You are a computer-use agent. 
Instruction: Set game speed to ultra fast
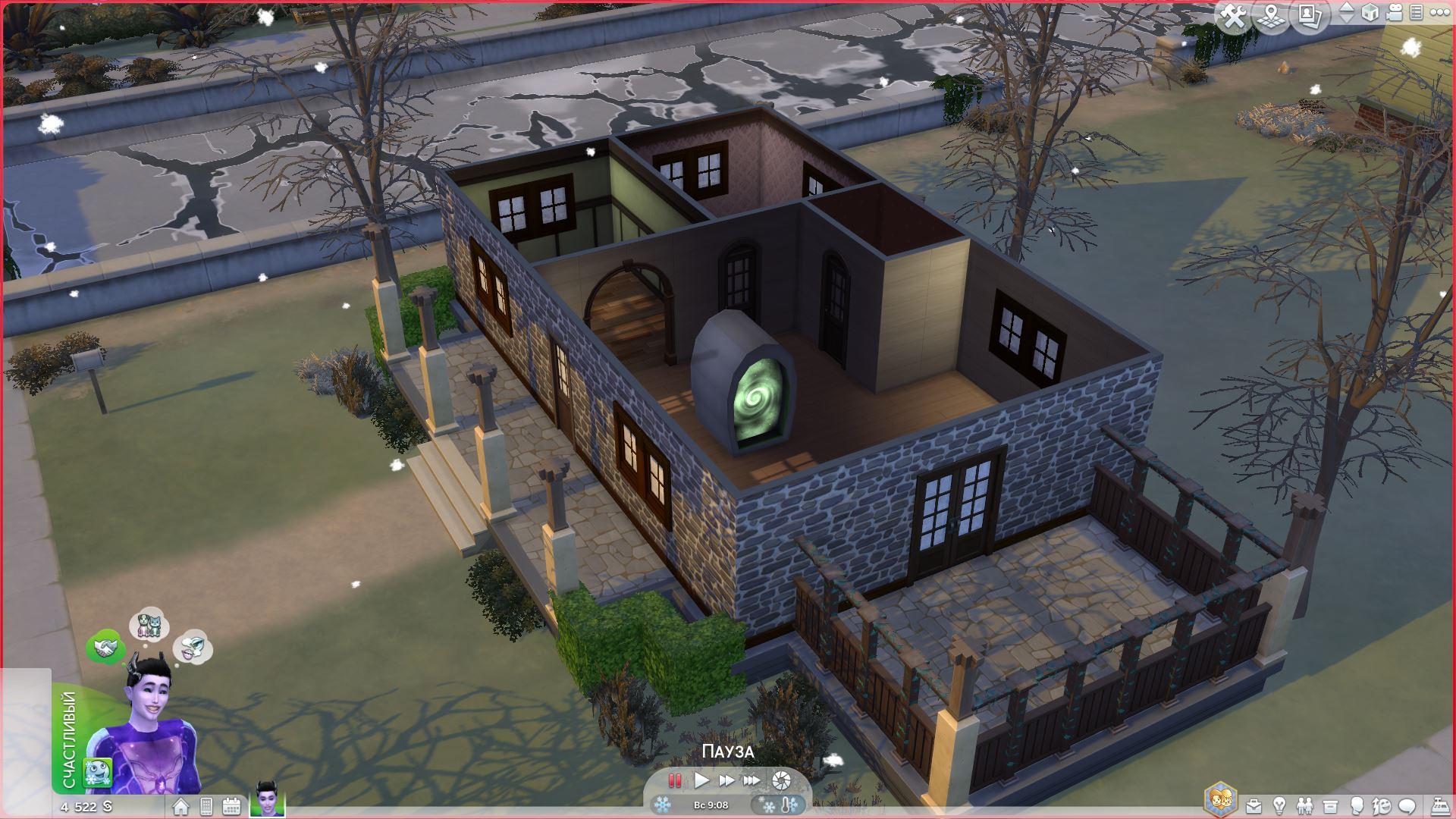pyautogui.click(x=752, y=780)
